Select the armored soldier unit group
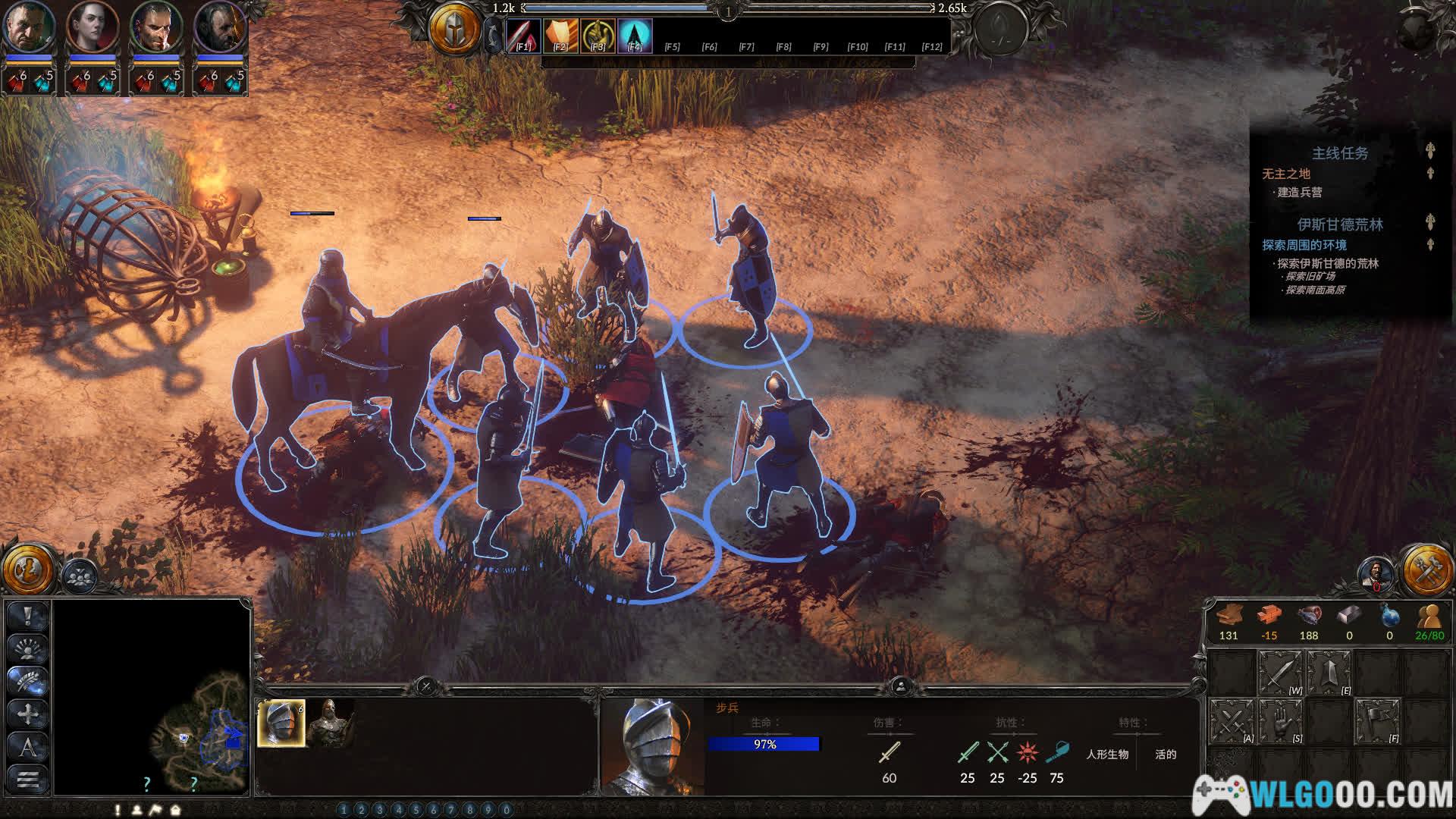The image size is (1456, 819). point(330,723)
